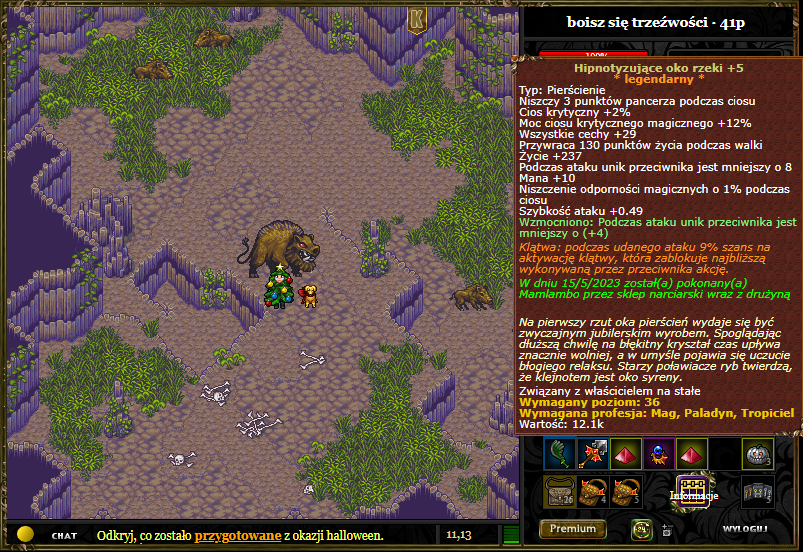This screenshot has width=803, height=552.
Task: Open the grey bag with 26 slots
Action: tap(558, 490)
